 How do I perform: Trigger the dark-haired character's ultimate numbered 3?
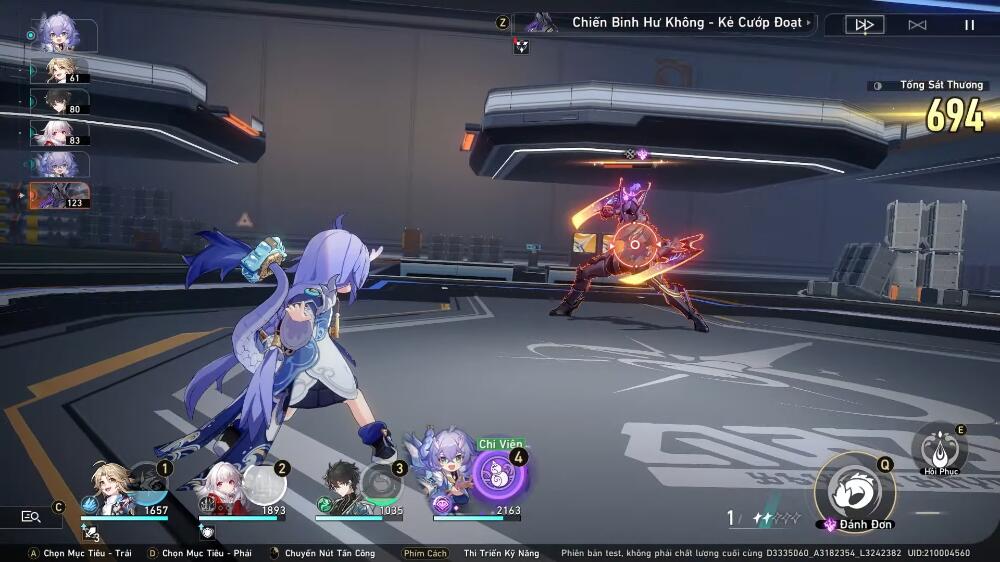[381, 484]
